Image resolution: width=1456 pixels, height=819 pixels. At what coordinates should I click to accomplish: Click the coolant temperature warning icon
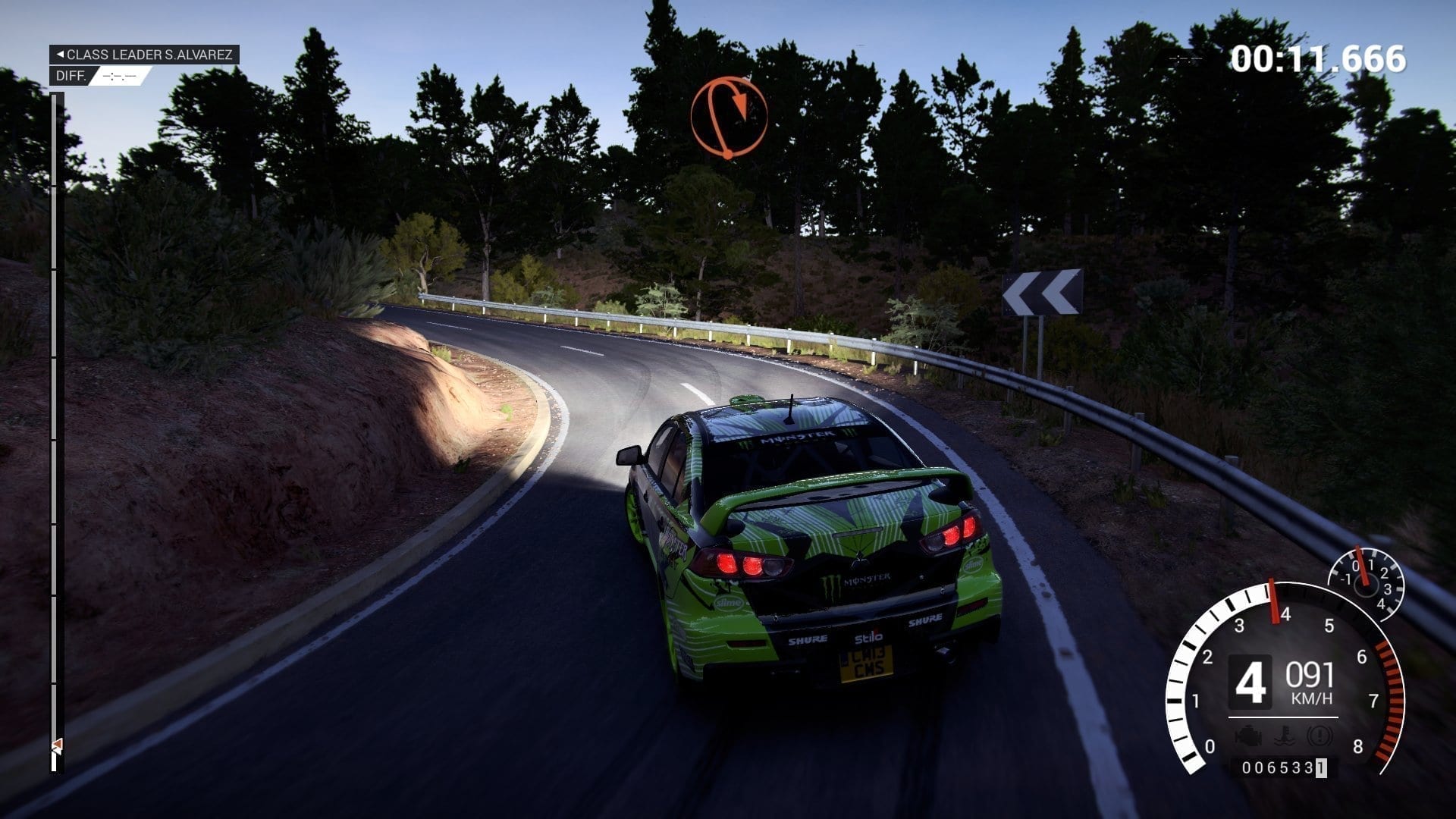[1284, 735]
